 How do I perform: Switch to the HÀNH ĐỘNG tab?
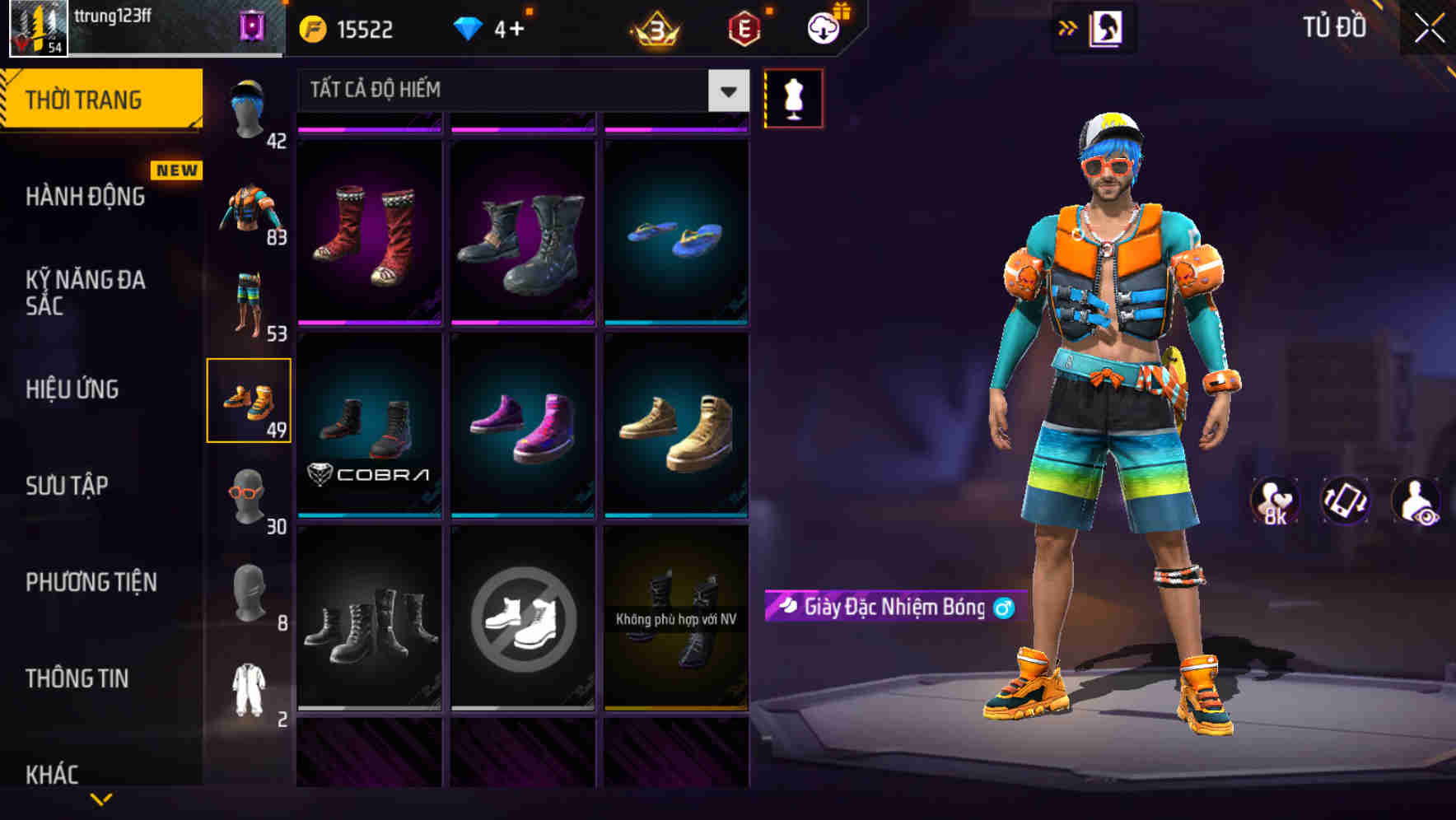(85, 196)
